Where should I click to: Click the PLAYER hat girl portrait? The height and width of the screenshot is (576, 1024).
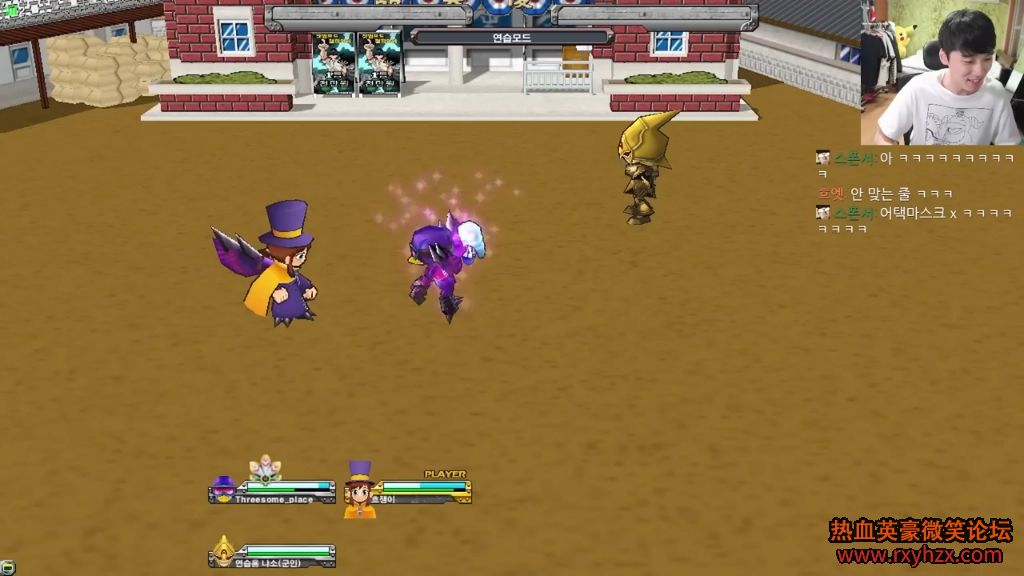pyautogui.click(x=360, y=490)
